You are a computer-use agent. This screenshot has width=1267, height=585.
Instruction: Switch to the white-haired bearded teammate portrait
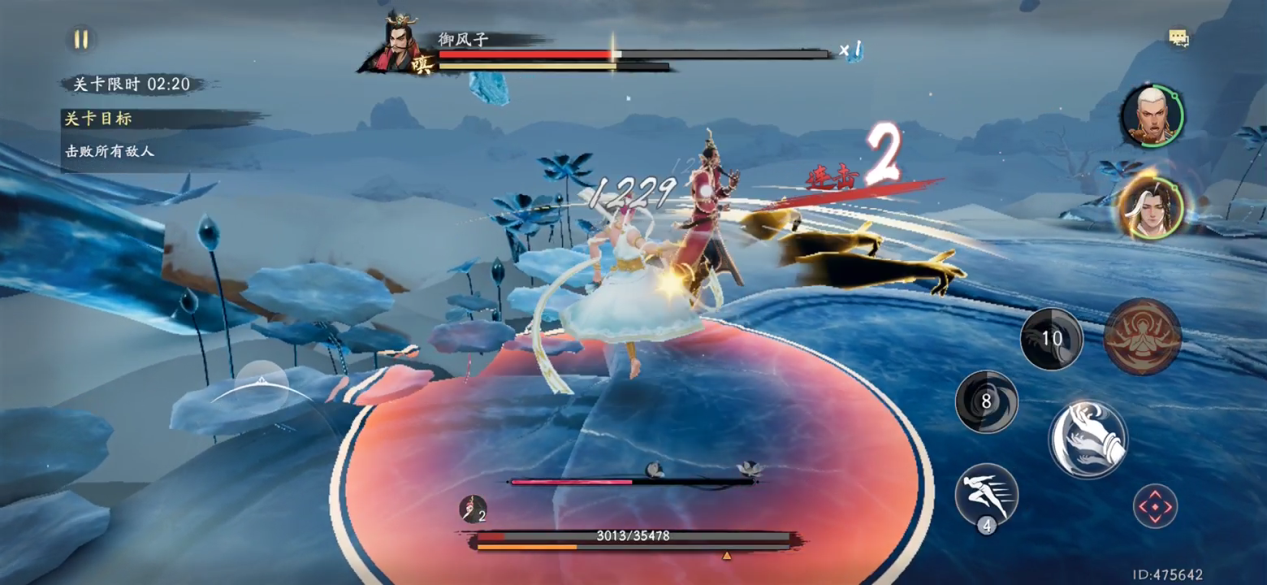(1150, 115)
